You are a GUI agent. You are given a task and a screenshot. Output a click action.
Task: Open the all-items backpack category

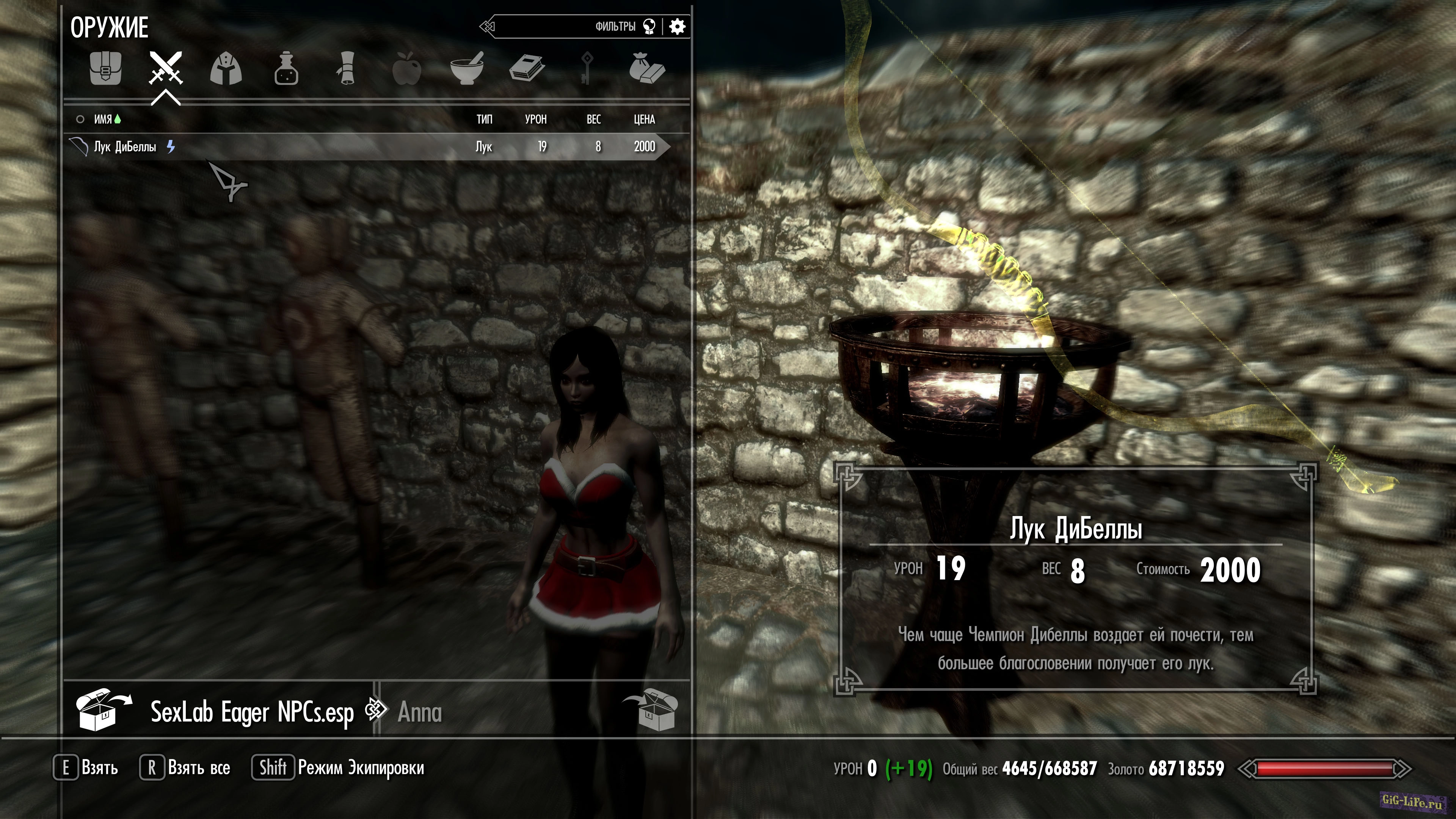(x=106, y=69)
